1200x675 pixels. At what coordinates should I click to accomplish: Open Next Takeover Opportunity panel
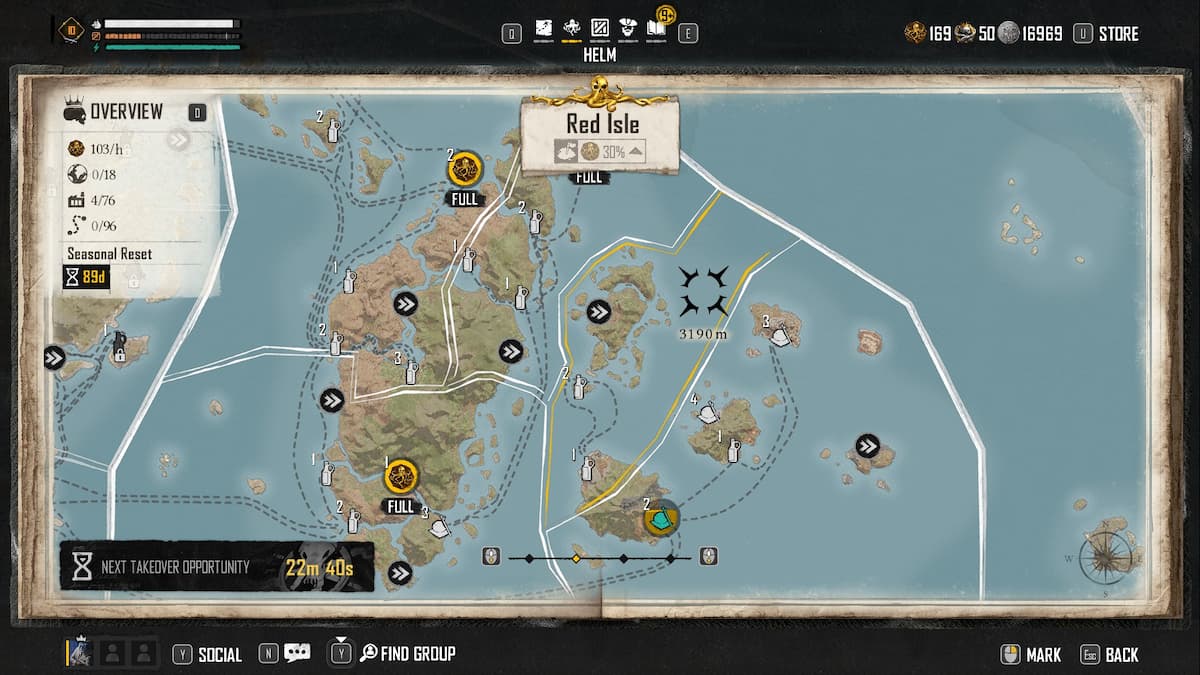point(216,568)
